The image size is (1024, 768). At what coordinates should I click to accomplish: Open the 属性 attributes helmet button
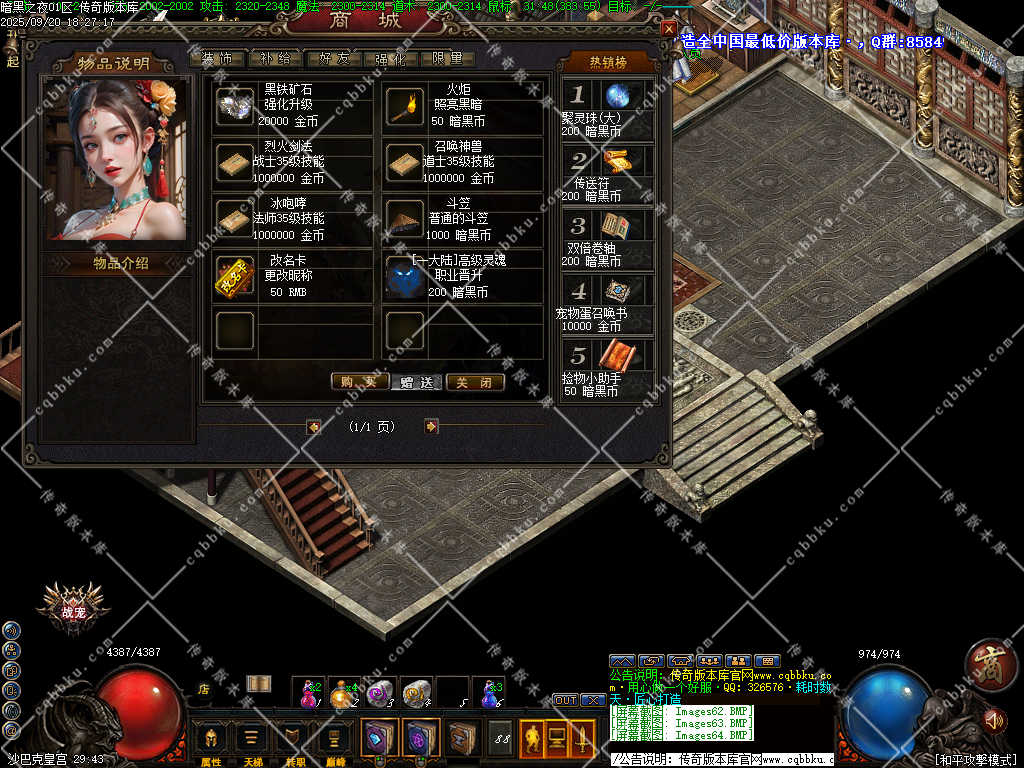click(211, 739)
